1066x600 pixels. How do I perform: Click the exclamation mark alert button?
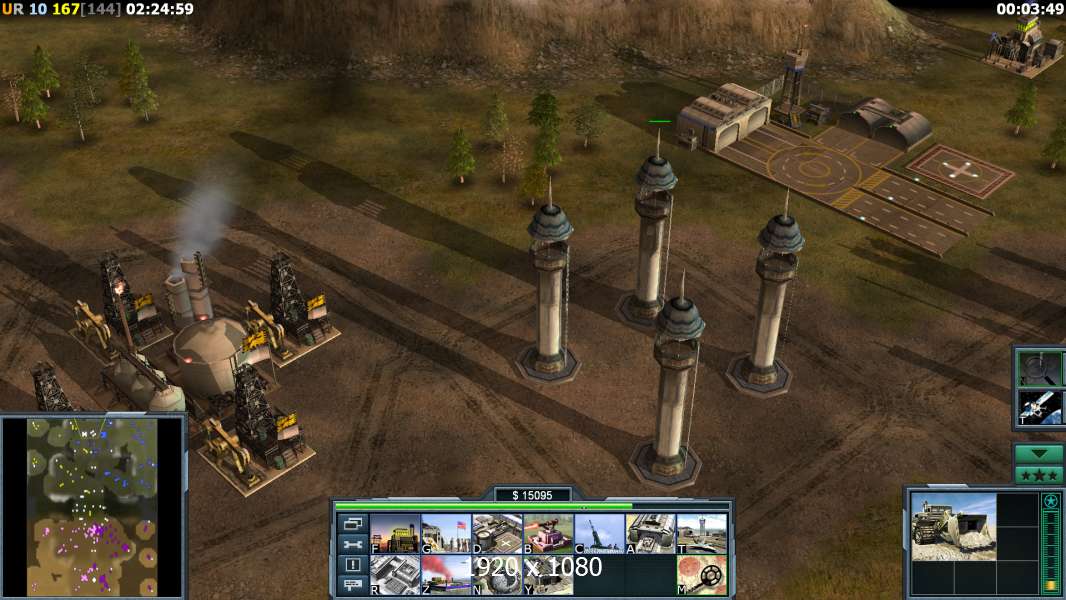[352, 565]
